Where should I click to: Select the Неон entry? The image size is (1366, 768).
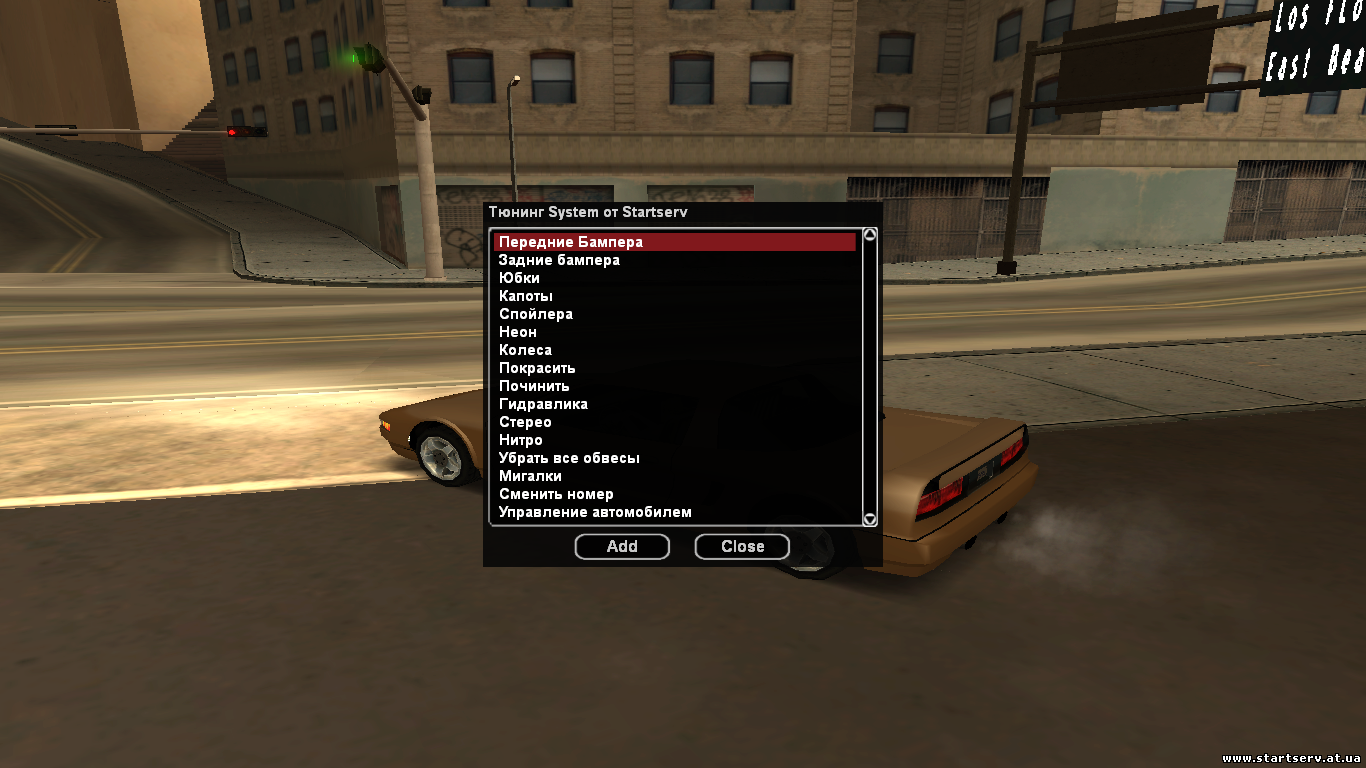[518, 332]
